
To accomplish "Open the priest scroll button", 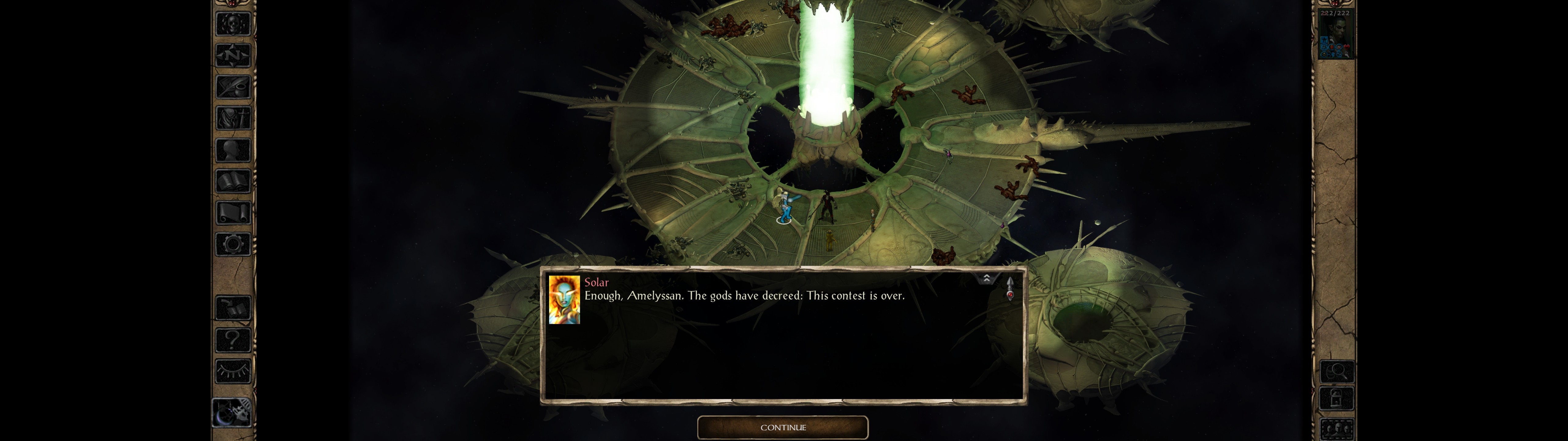I will click(x=233, y=213).
